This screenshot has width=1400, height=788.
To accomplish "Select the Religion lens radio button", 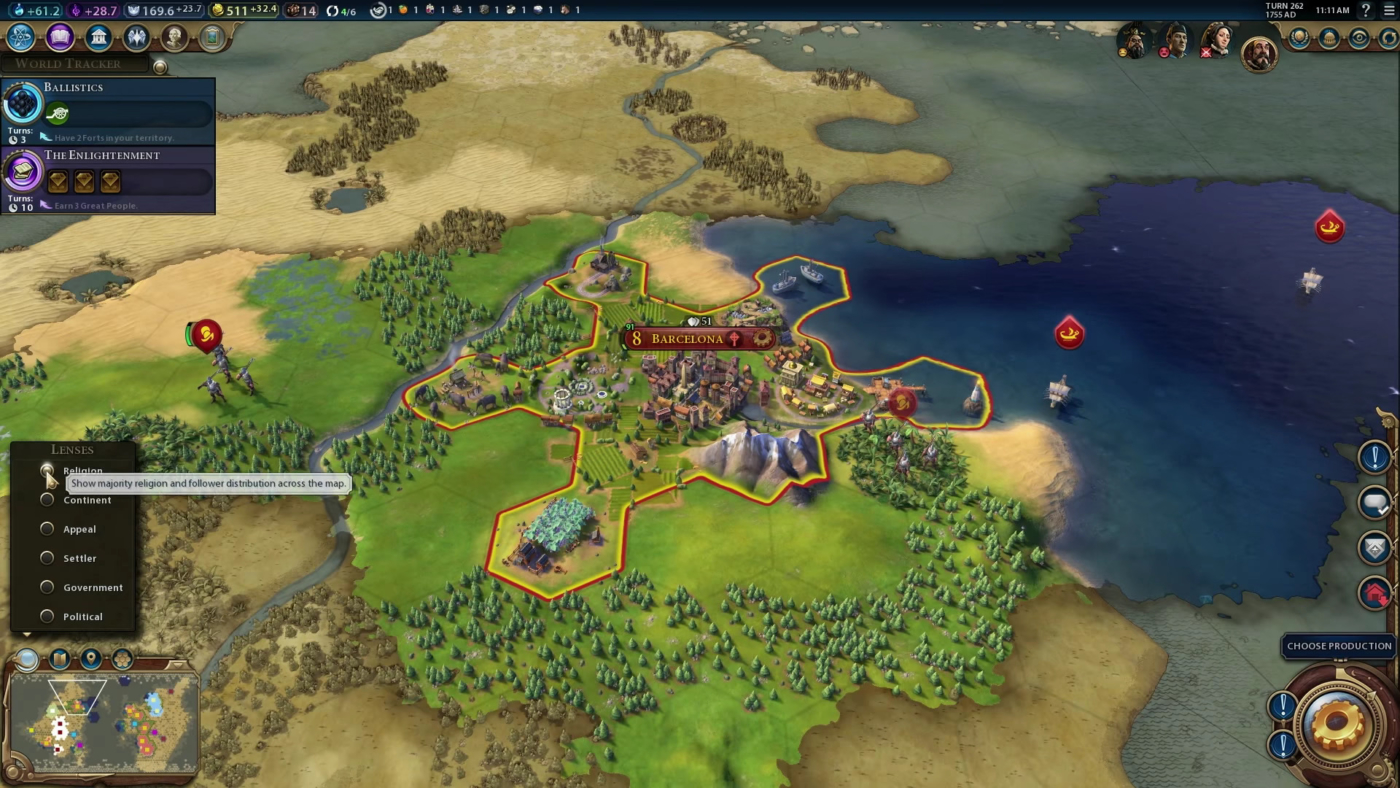I will (x=47, y=470).
